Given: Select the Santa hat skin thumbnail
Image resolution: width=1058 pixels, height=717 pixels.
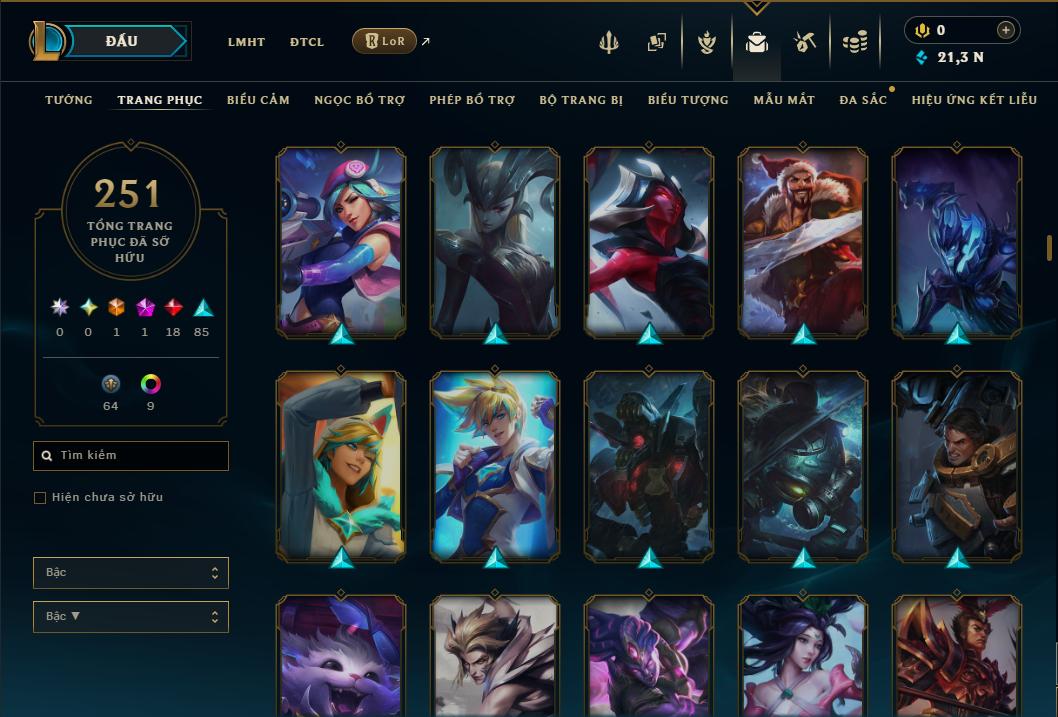Looking at the screenshot, I should [x=803, y=241].
